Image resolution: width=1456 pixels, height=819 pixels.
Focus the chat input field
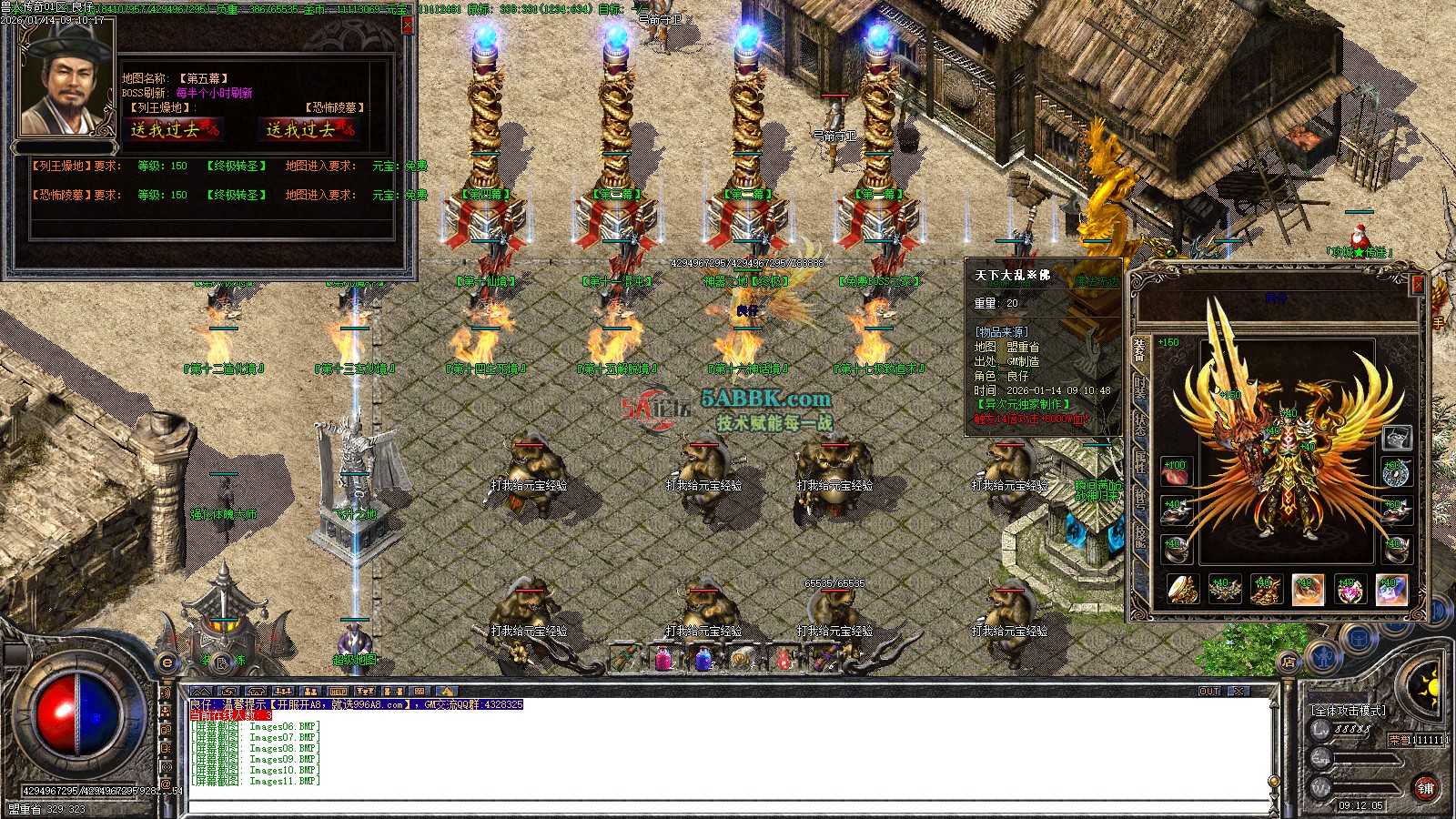(728, 806)
